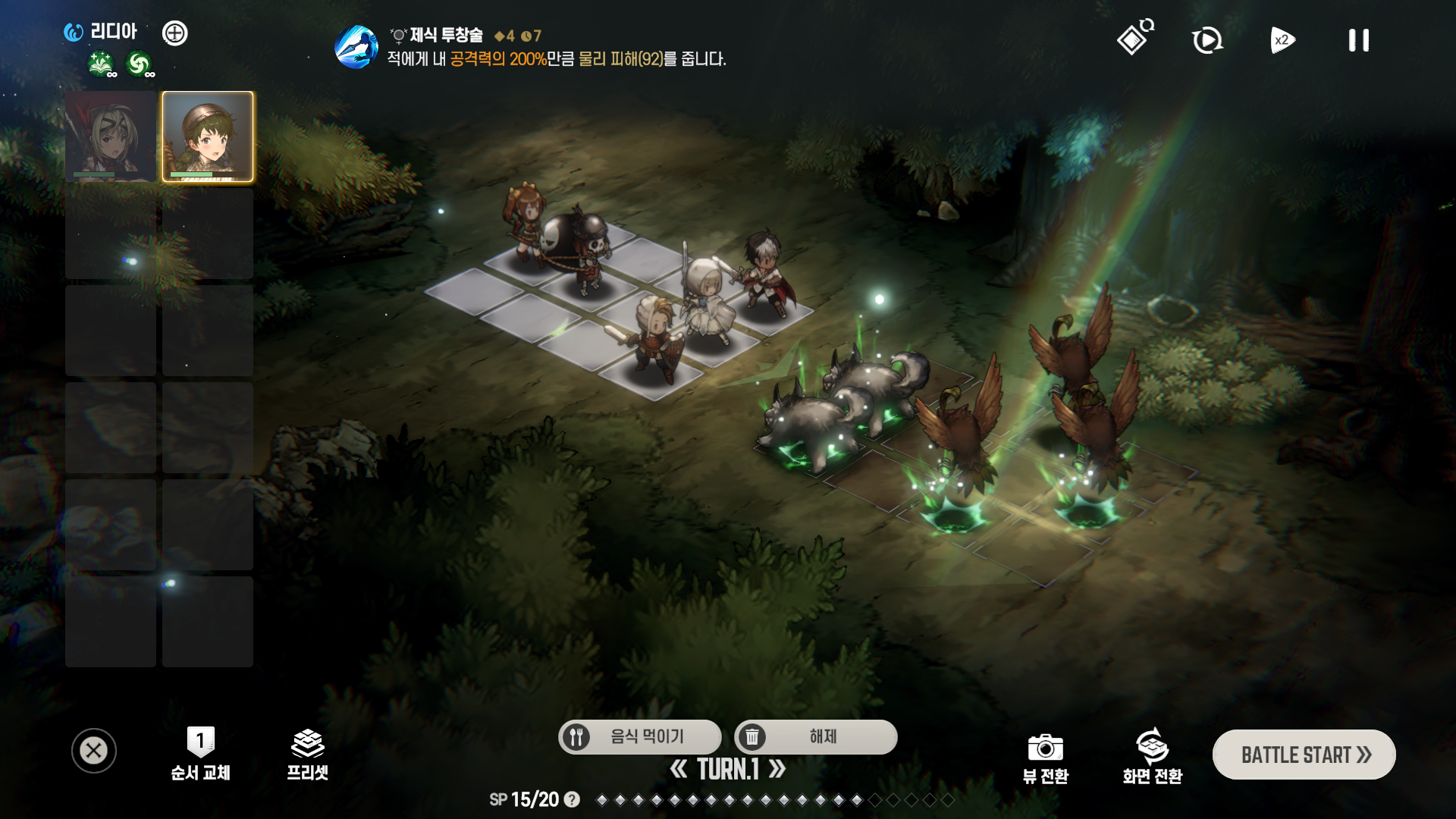
Task: Start the fight with BATTLE START
Action: [1304, 755]
